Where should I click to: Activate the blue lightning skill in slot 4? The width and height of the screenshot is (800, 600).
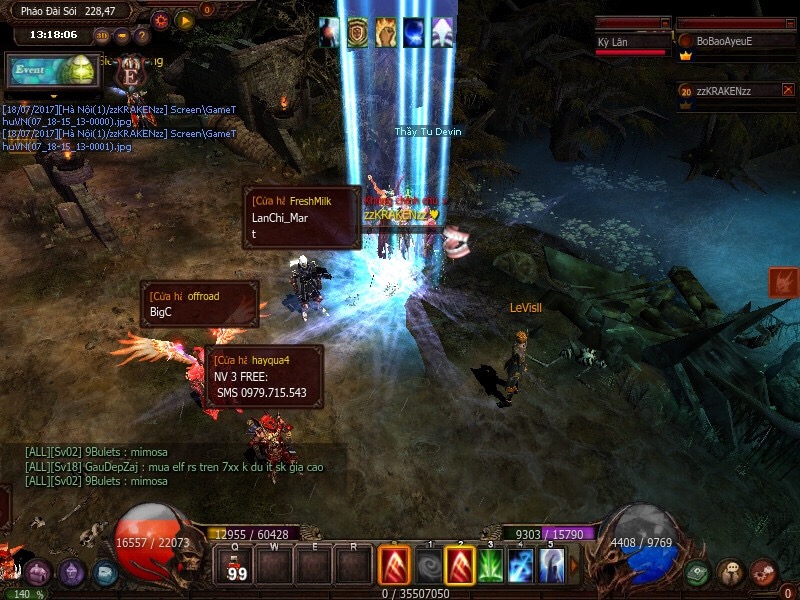pos(521,566)
